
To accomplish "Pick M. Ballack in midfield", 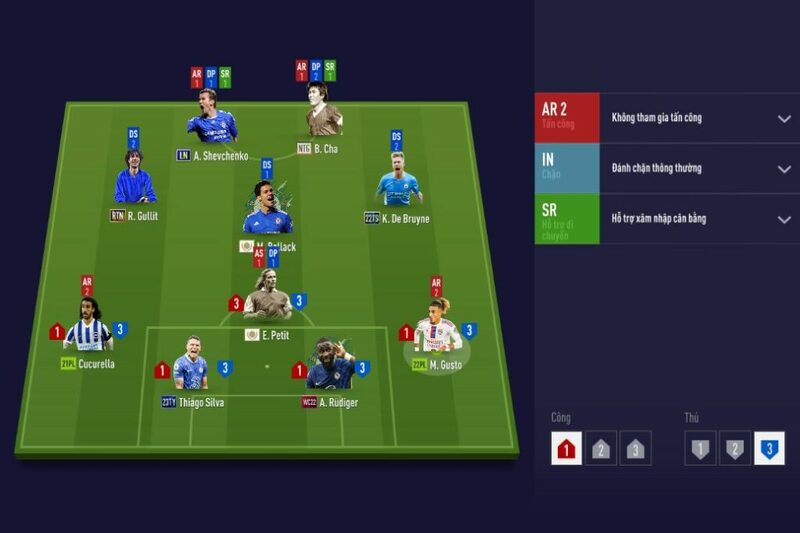I will 267,210.
